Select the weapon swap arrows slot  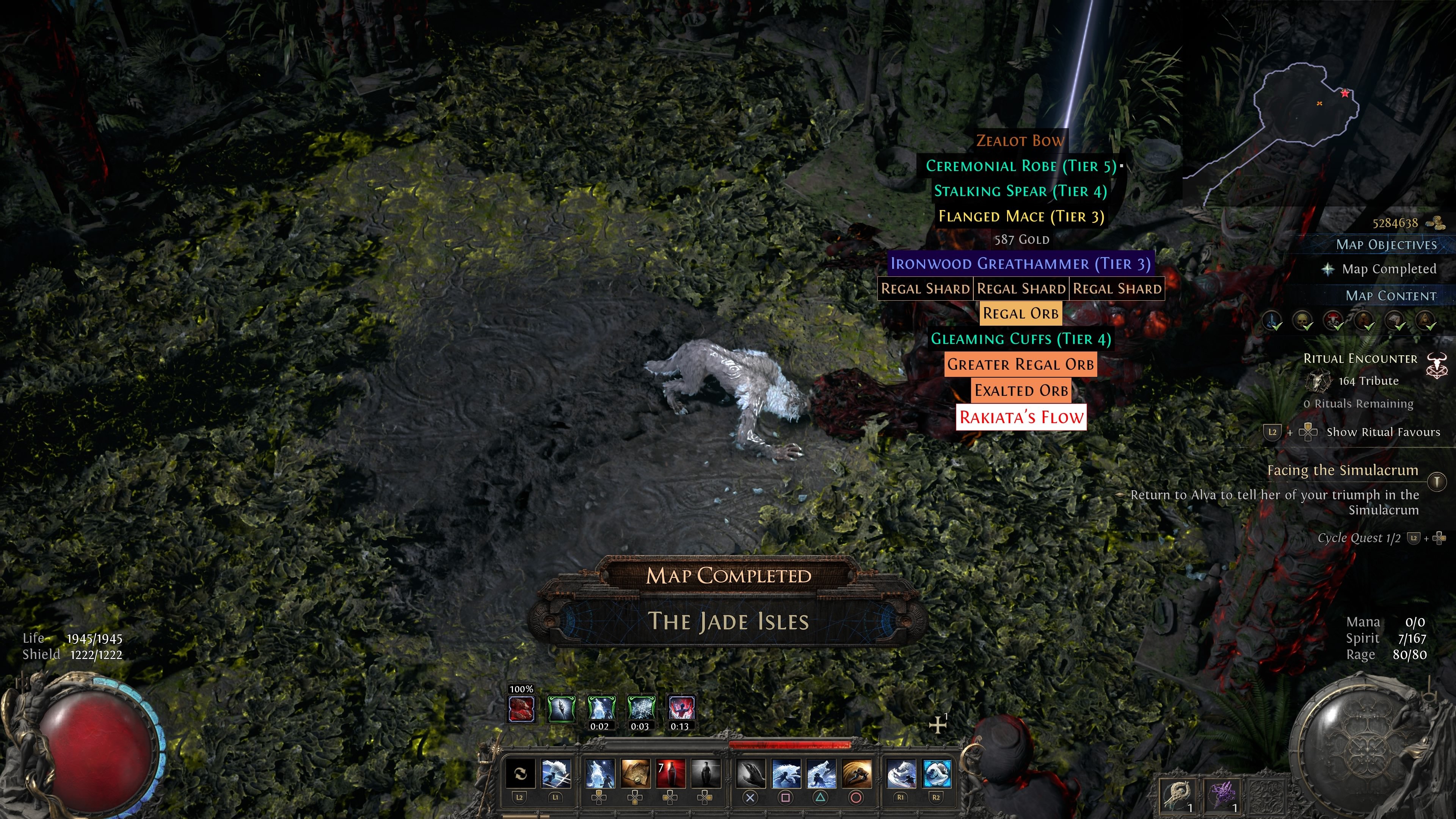[520, 774]
